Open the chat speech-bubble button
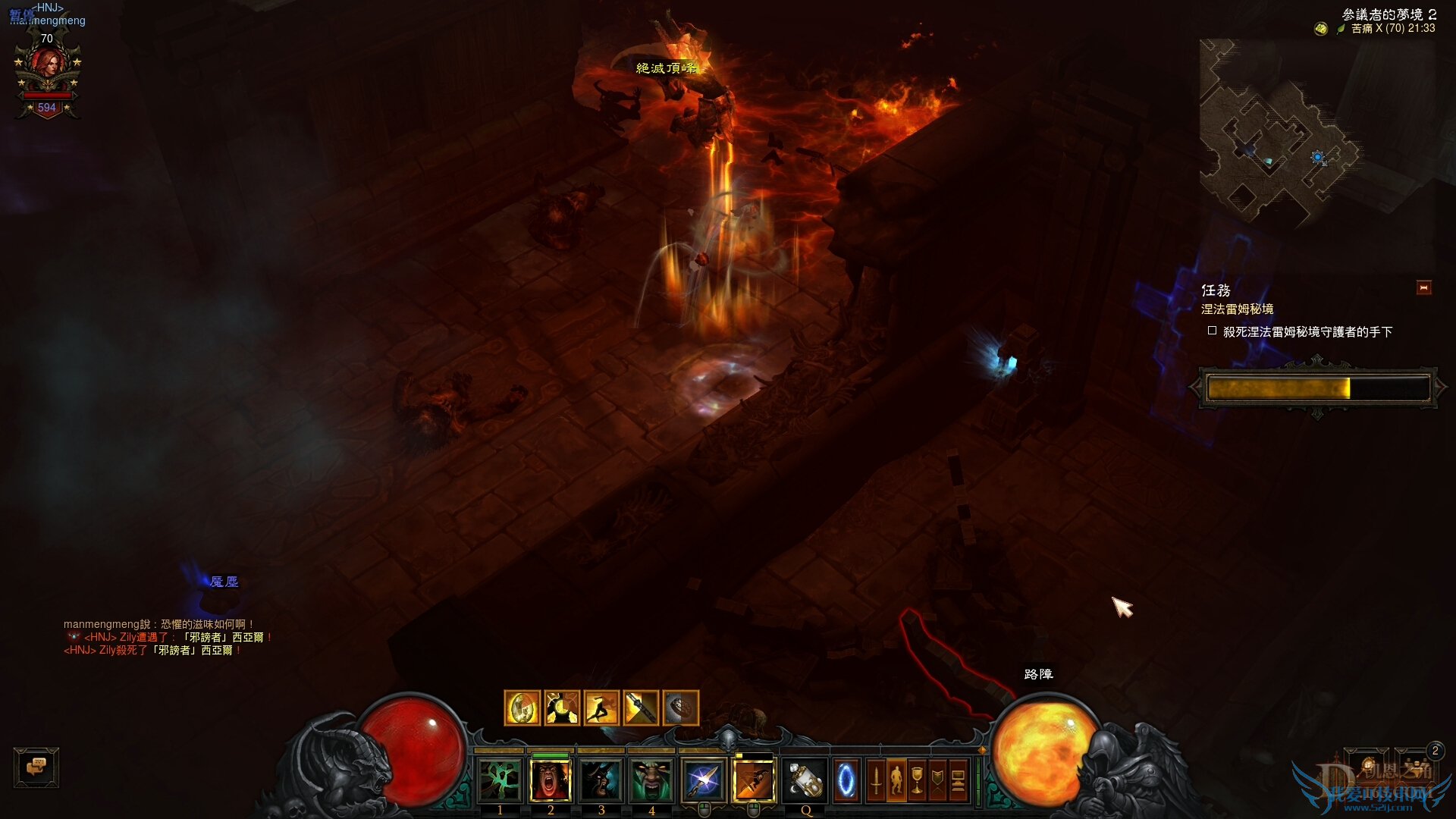The image size is (1456, 819). point(36,767)
